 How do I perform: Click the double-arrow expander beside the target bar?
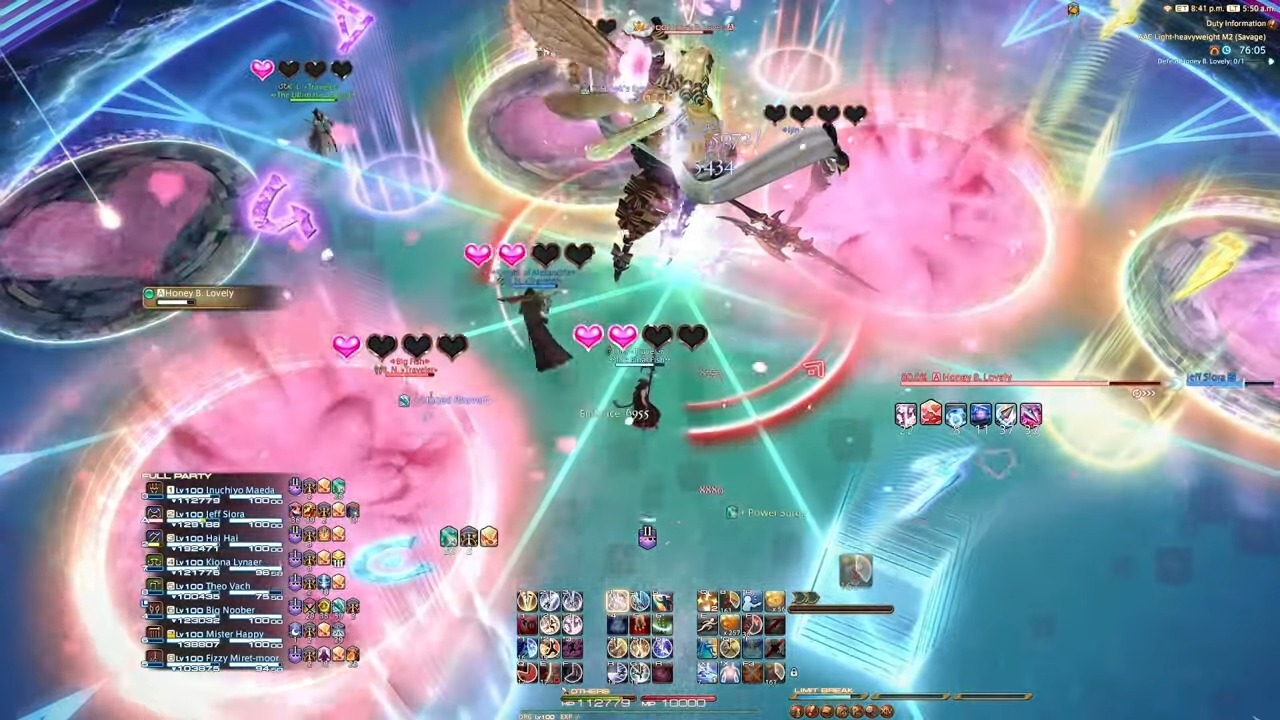[x=1145, y=392]
